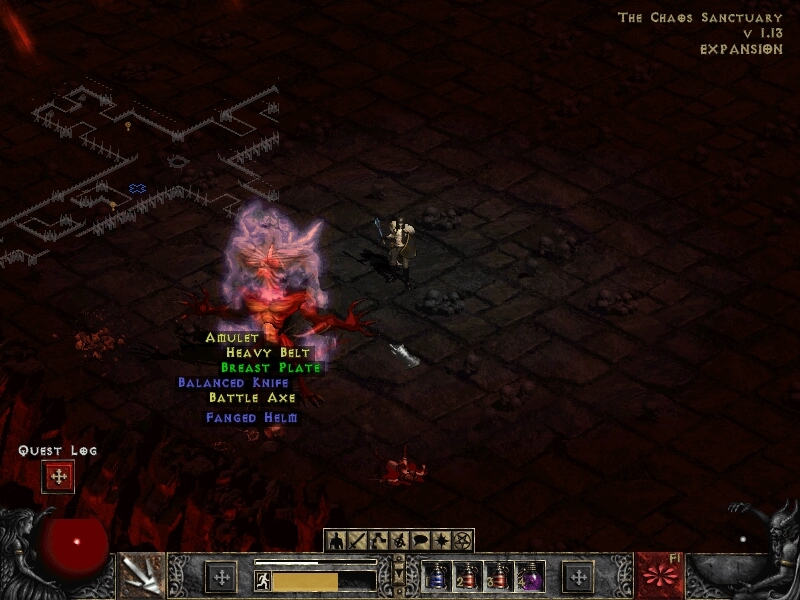Pick up the blue Fanged Helm label
Image resolution: width=800 pixels, height=600 pixels.
pyautogui.click(x=252, y=418)
